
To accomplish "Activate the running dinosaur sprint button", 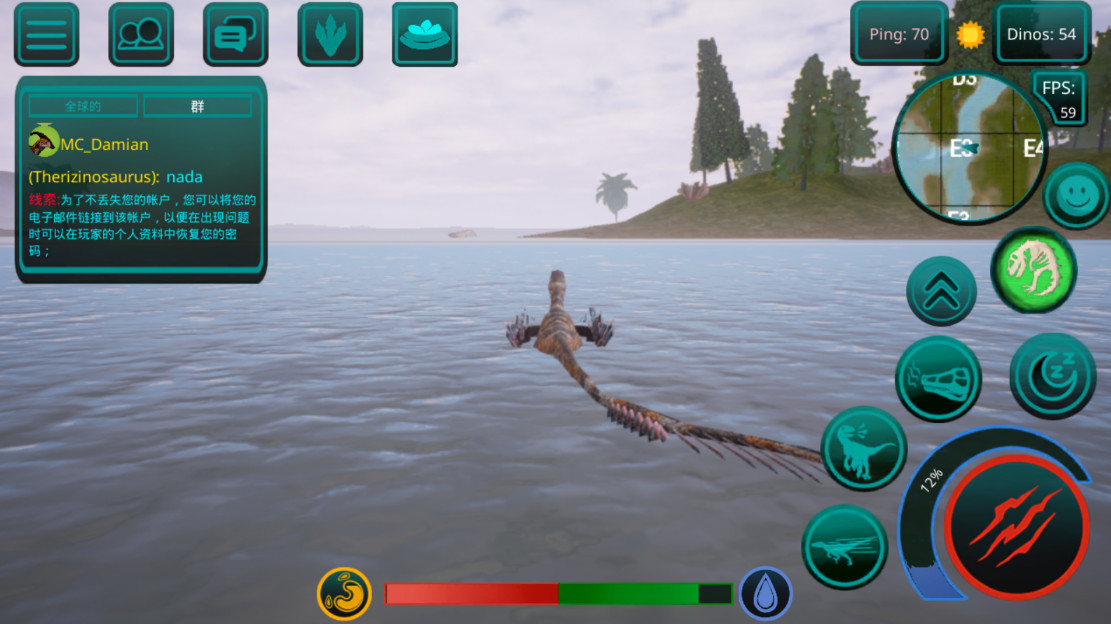I will point(844,547).
